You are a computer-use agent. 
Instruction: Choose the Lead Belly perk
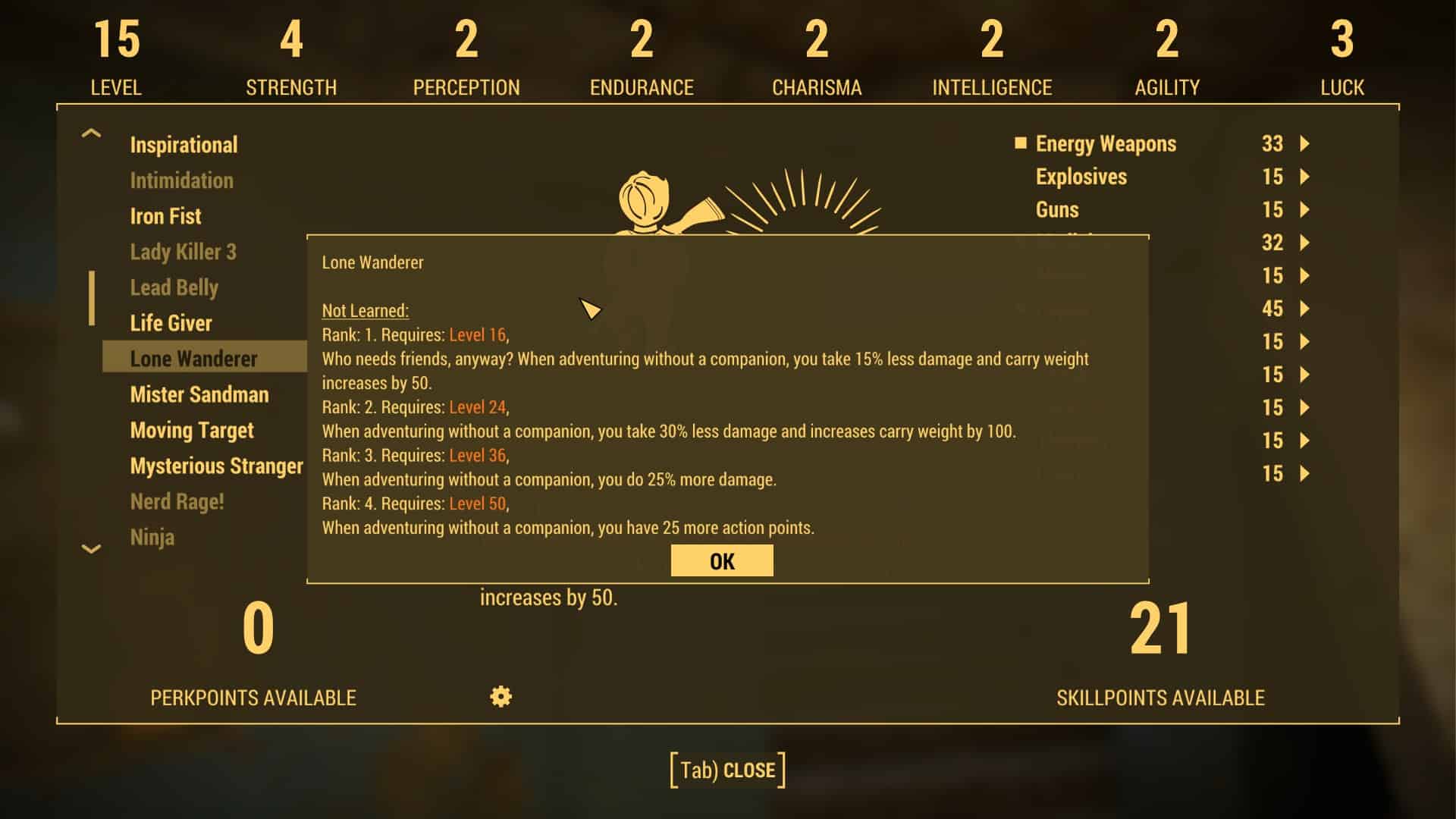click(174, 287)
